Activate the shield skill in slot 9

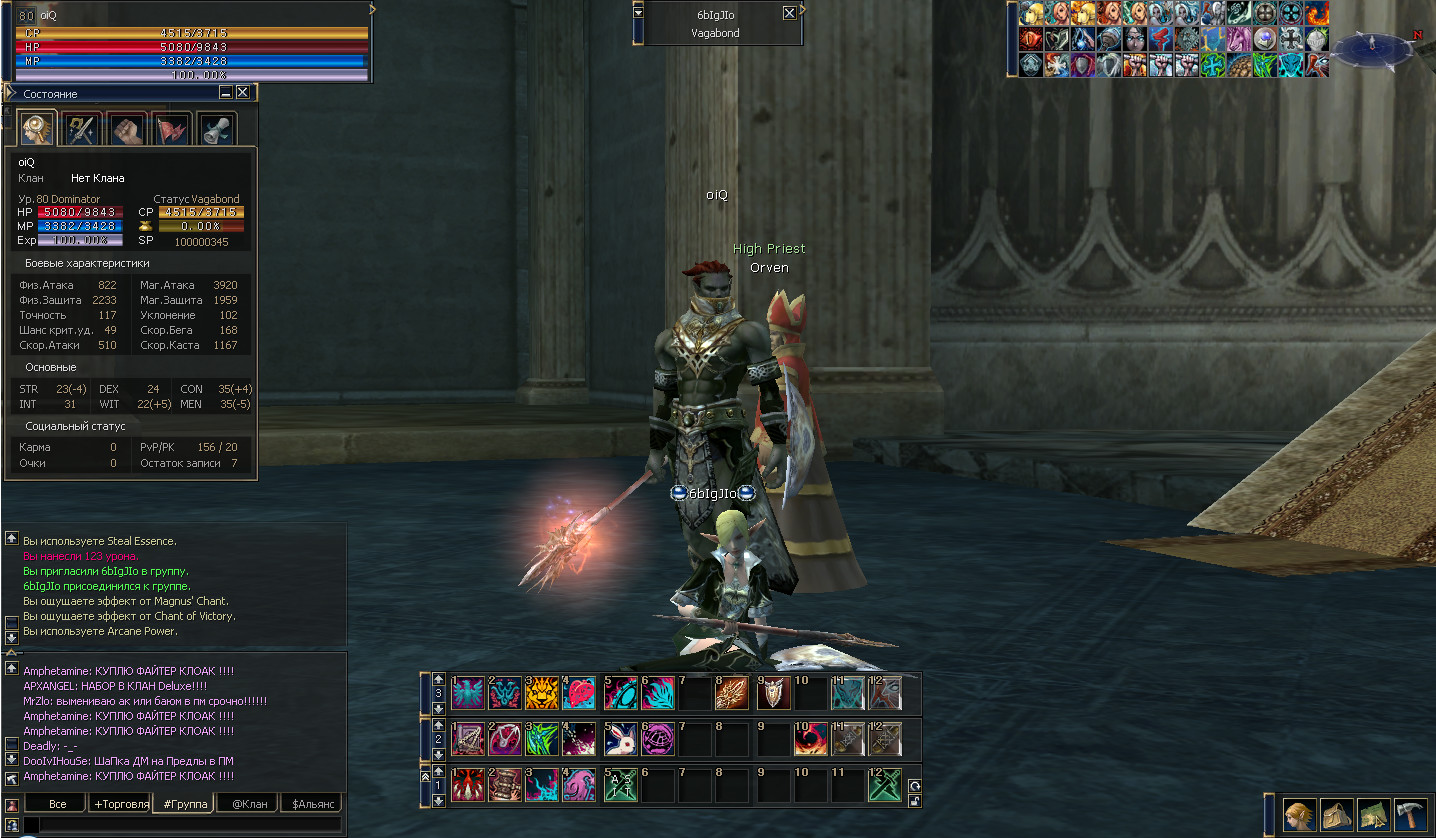click(x=772, y=693)
